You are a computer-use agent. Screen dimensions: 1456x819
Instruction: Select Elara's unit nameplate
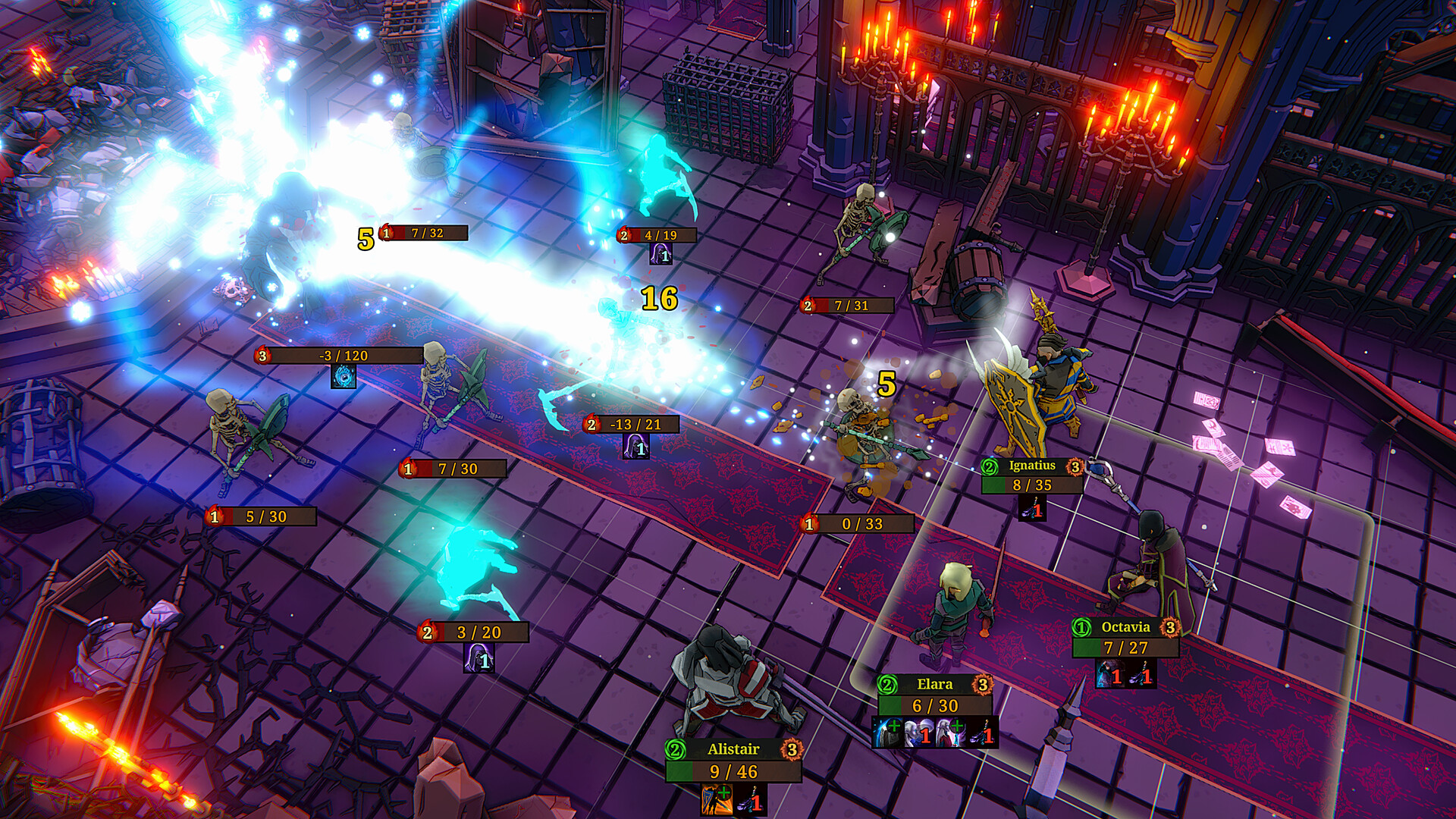[x=934, y=684]
